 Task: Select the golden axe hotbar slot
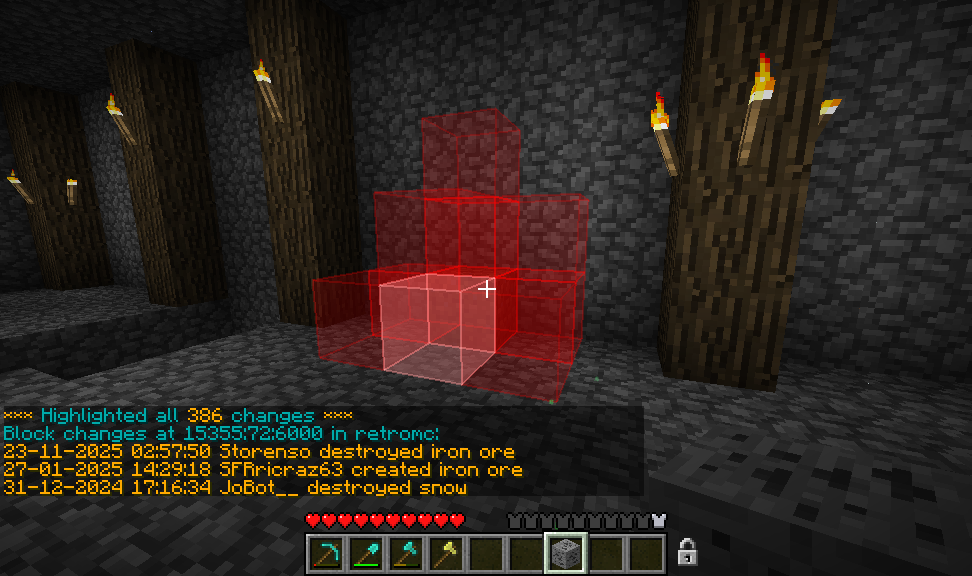coord(446,552)
